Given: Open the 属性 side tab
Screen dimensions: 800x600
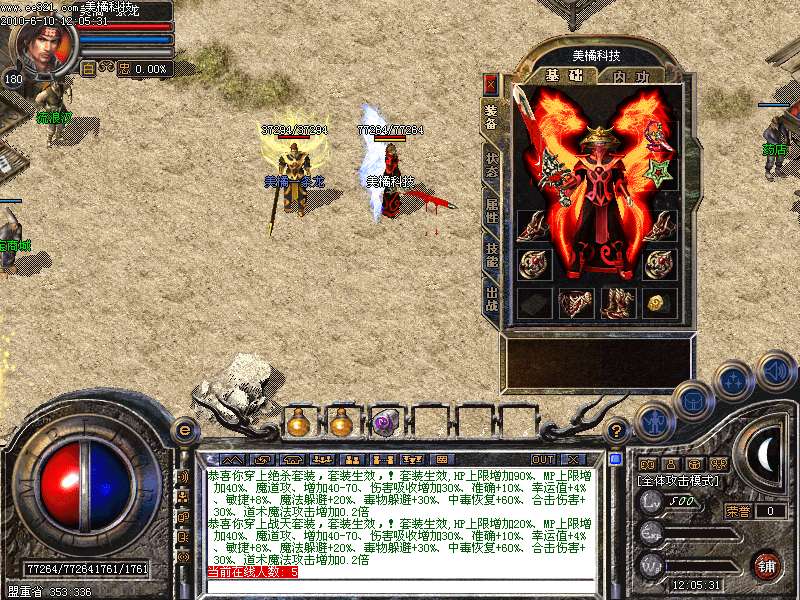Looking at the screenshot, I should point(491,212).
